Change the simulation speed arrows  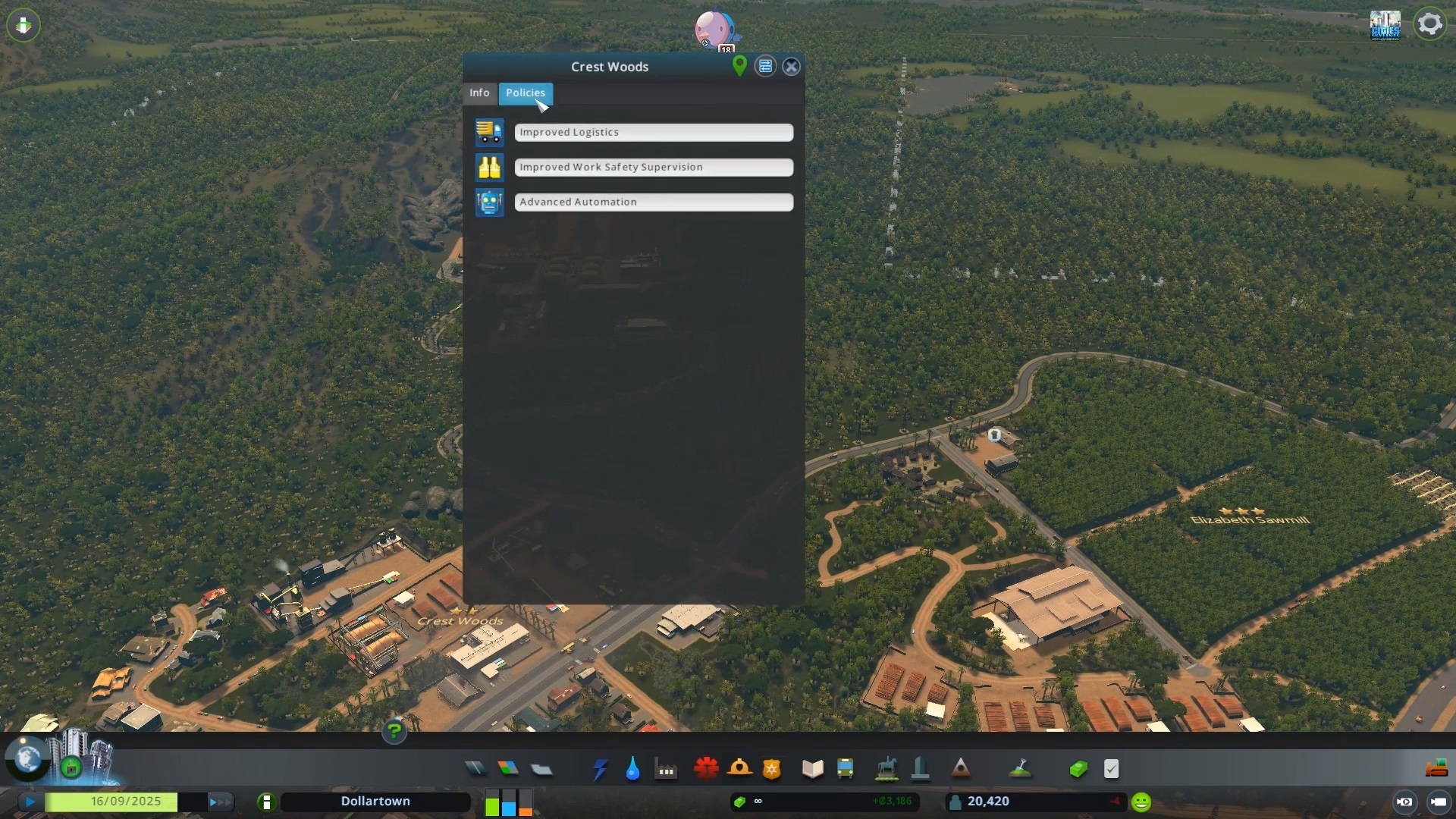[219, 802]
